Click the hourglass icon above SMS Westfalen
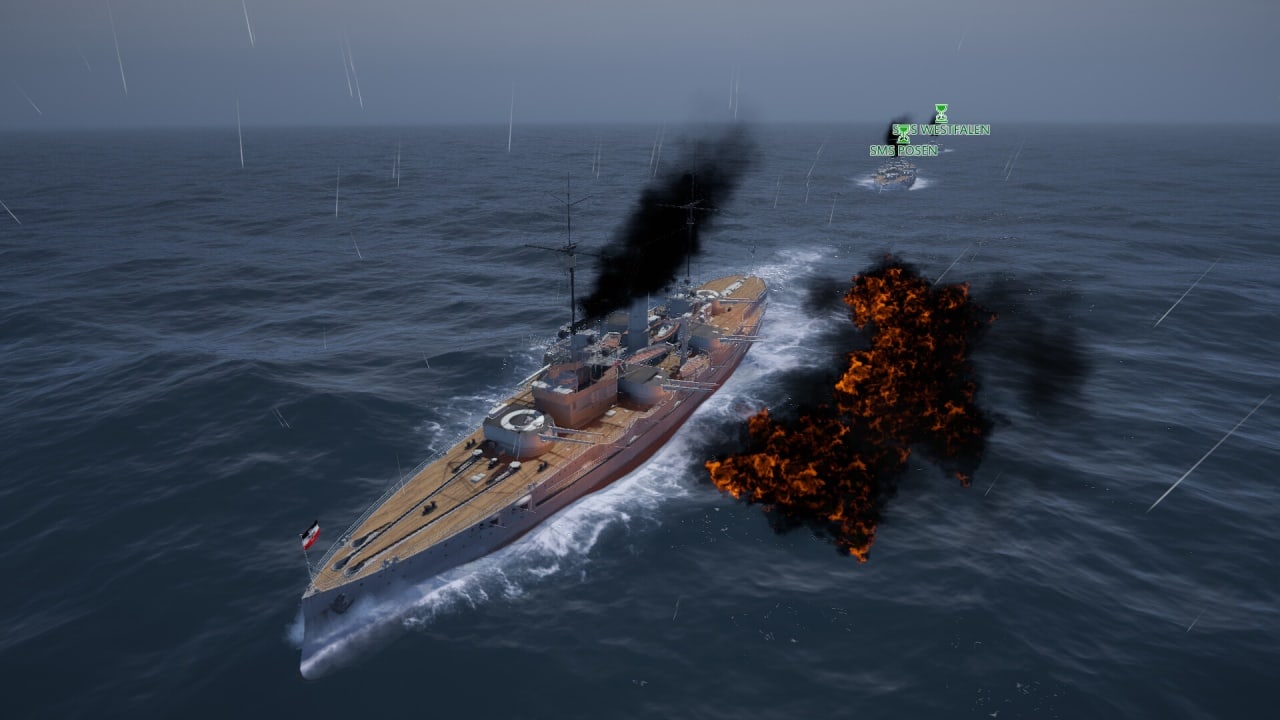1280x720 pixels. tap(941, 112)
